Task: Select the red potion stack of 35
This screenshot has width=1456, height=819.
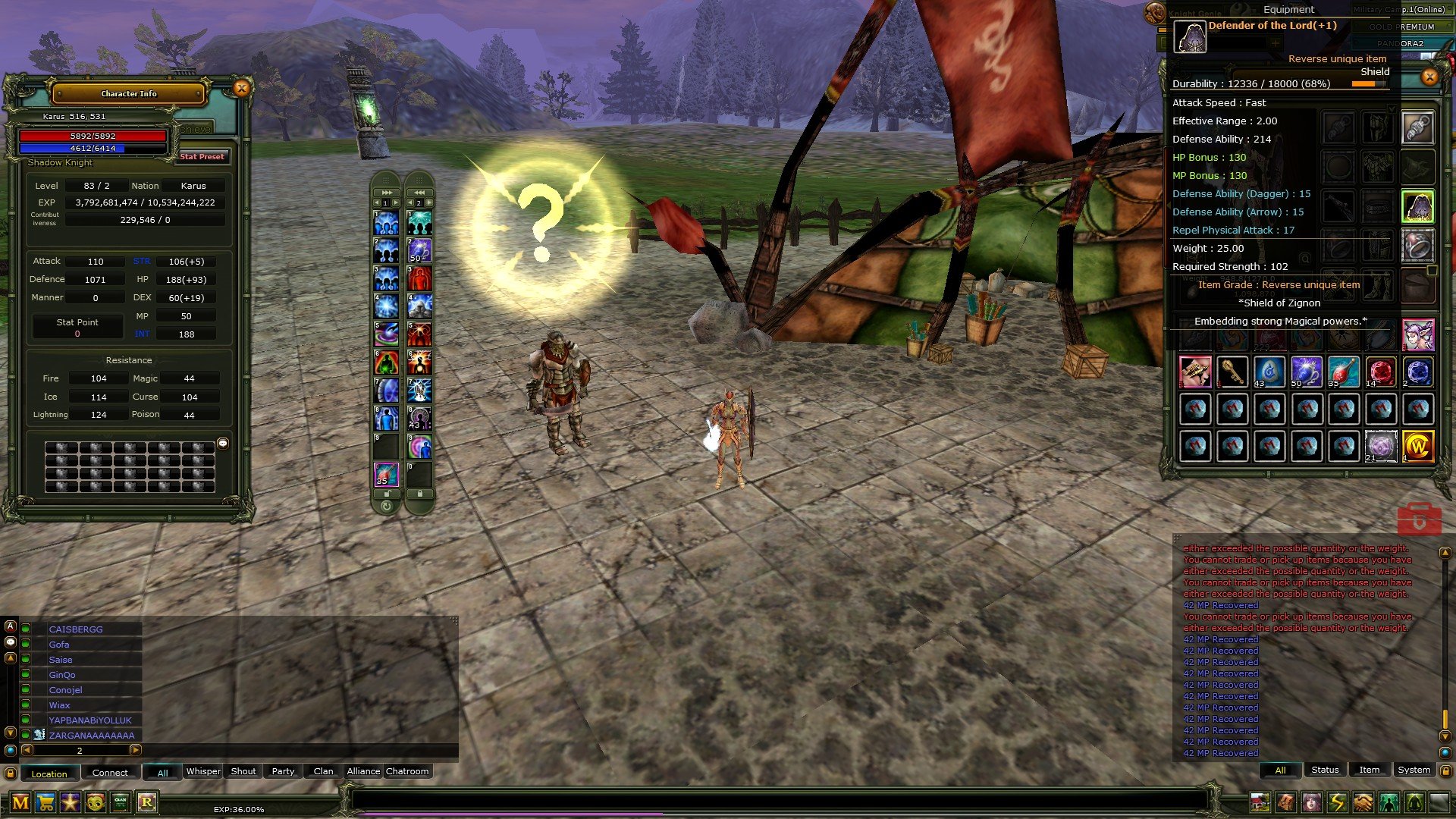Action: [1343, 372]
